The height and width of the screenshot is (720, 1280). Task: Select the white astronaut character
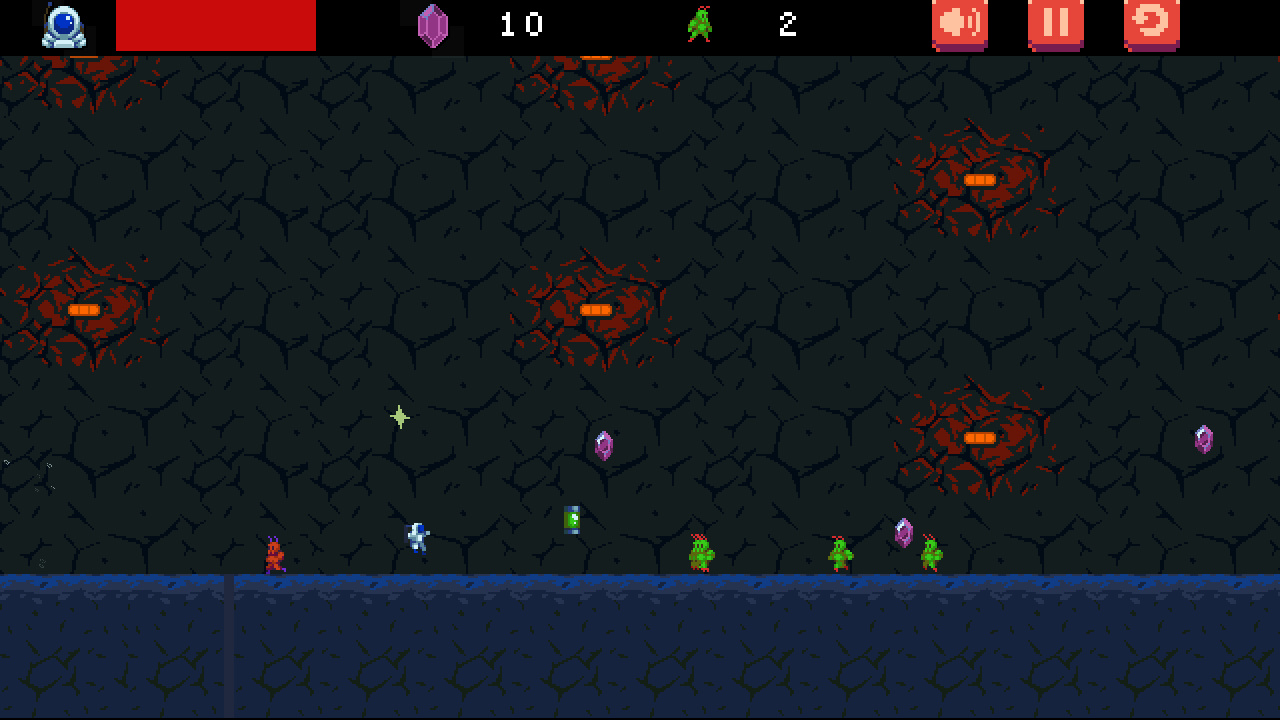point(416,537)
